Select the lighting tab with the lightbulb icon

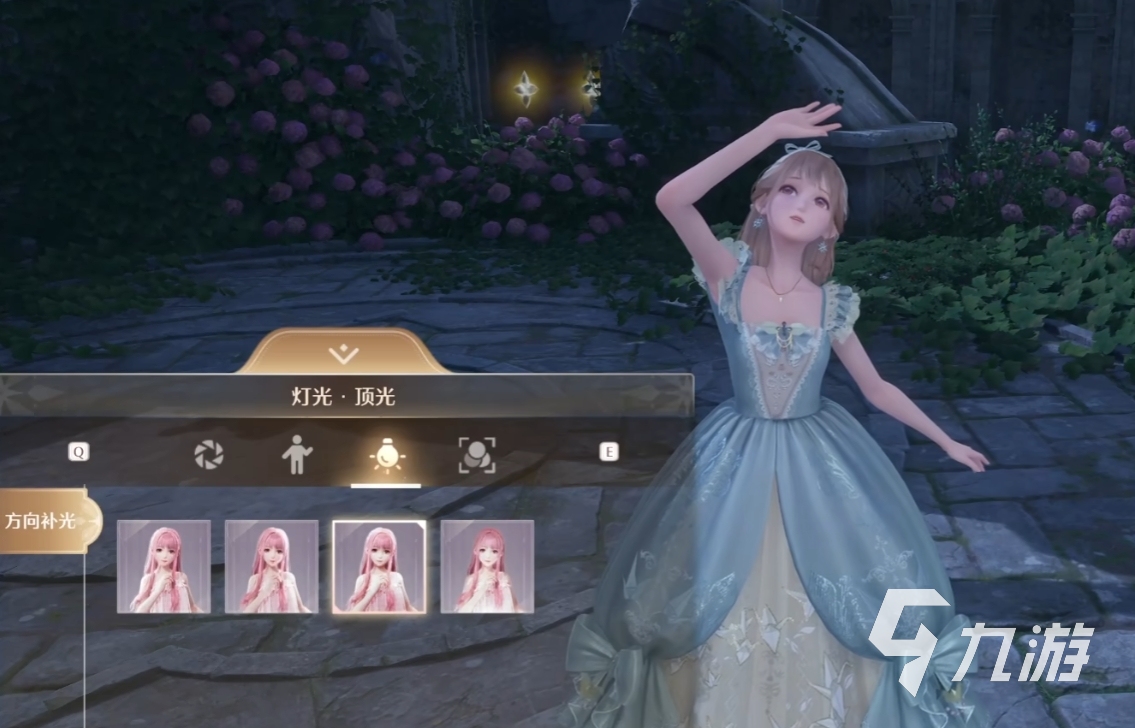pos(386,456)
